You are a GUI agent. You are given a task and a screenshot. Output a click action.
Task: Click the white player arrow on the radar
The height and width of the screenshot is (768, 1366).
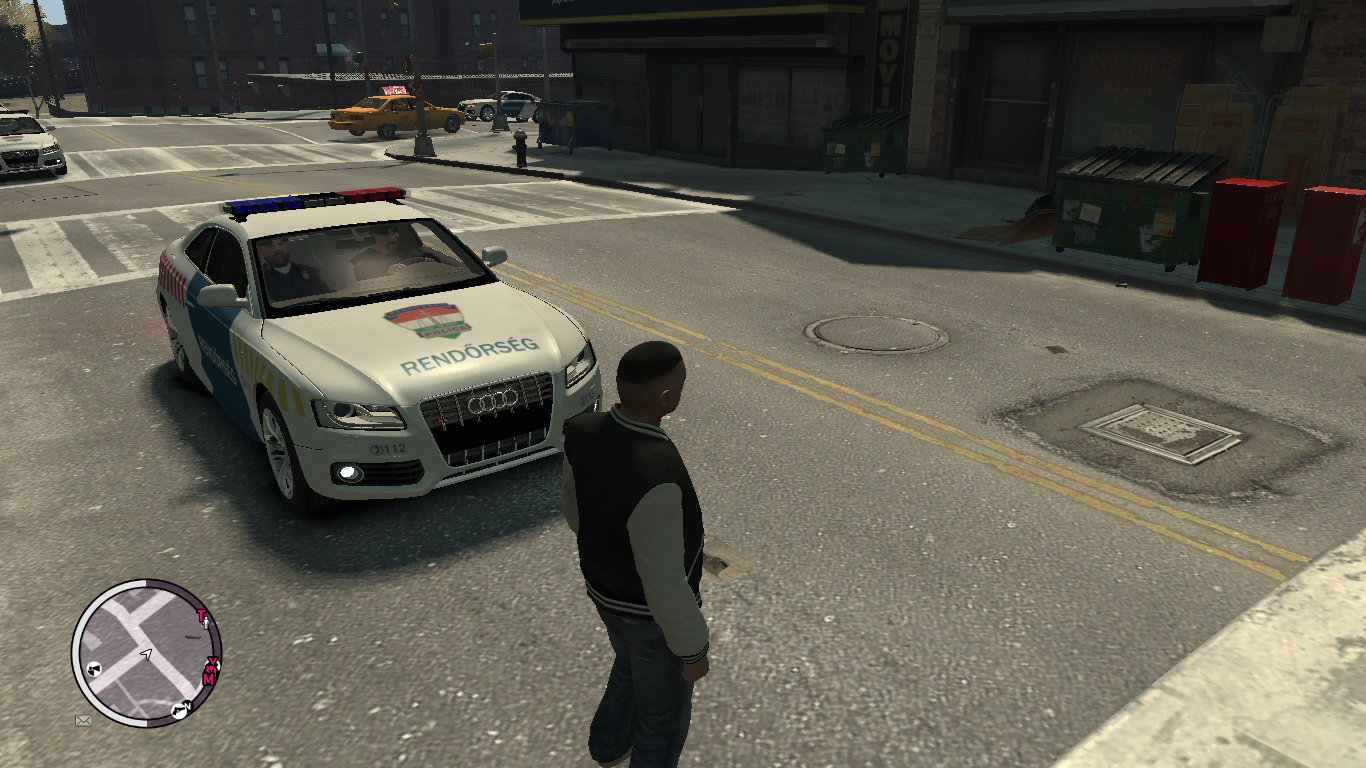pos(146,654)
